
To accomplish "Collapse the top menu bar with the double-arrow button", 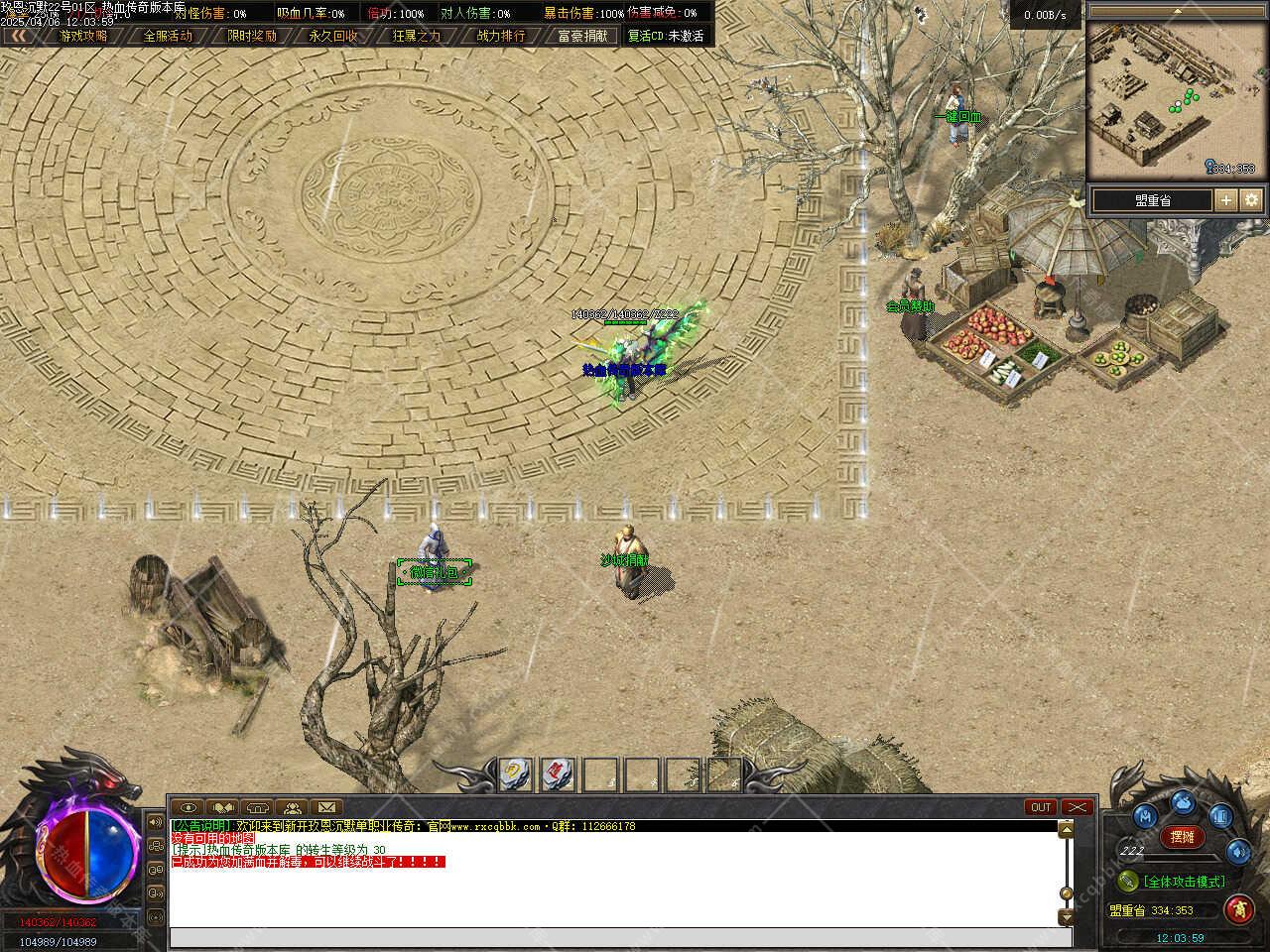I will point(17,36).
